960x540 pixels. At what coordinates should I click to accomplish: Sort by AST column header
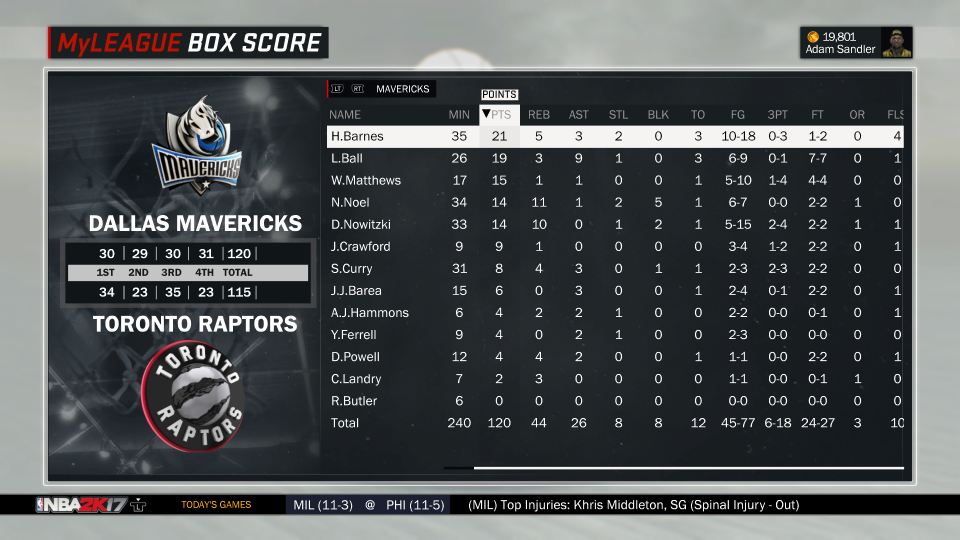point(579,114)
